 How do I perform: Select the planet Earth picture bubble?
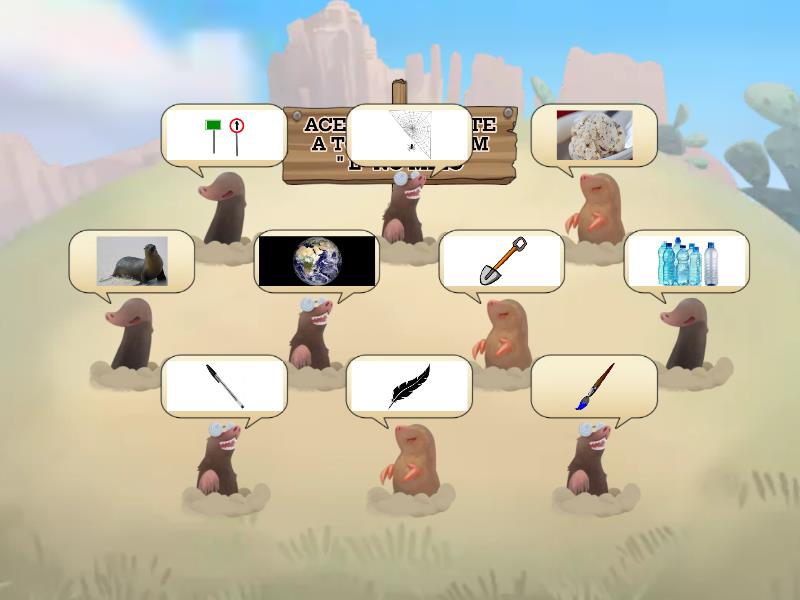(317, 261)
